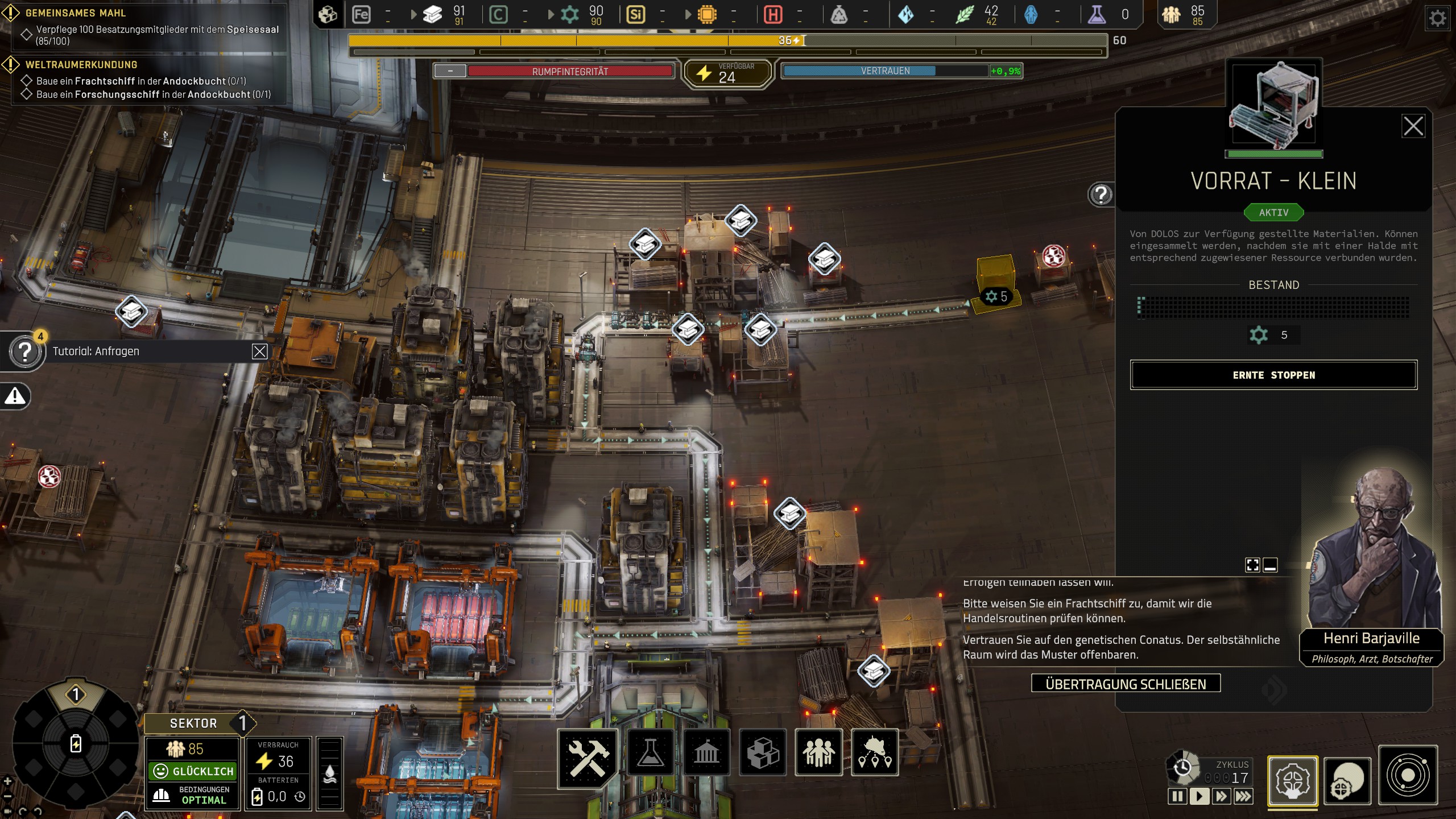
Task: Stop harvesting with Ernte Stoppen button
Action: pos(1273,375)
